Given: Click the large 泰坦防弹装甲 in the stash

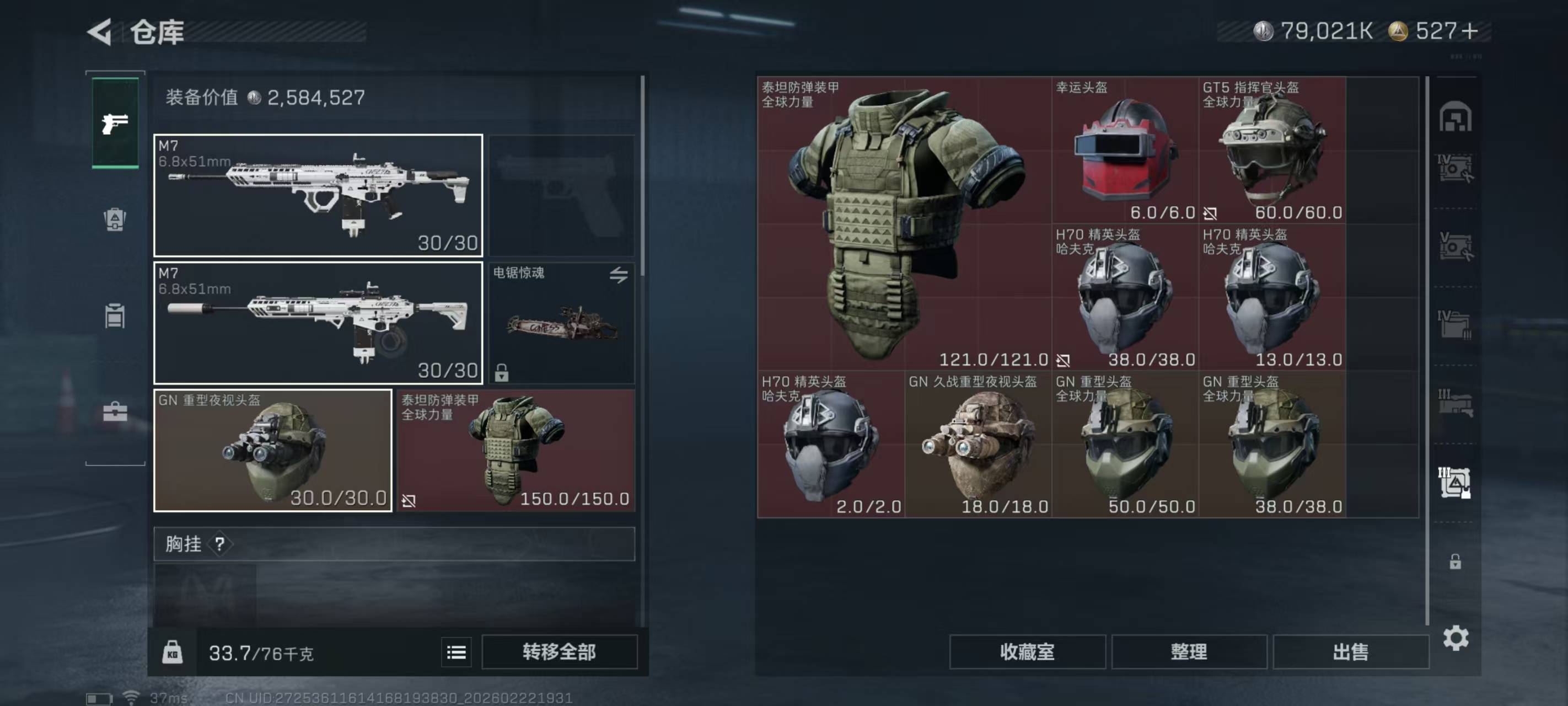Looking at the screenshot, I should point(904,223).
